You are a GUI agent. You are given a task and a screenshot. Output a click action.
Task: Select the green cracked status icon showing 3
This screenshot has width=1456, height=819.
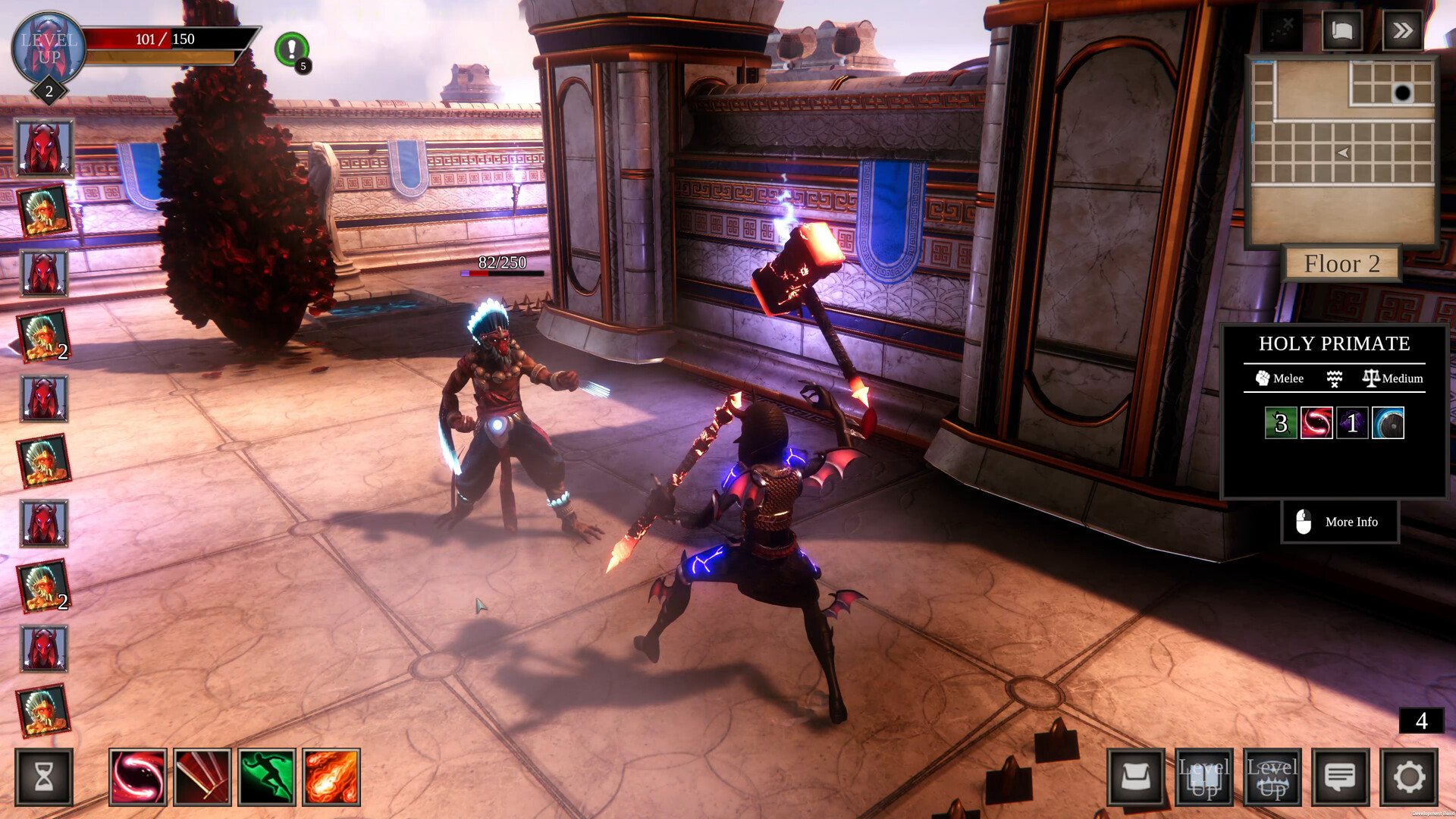[x=1280, y=423]
